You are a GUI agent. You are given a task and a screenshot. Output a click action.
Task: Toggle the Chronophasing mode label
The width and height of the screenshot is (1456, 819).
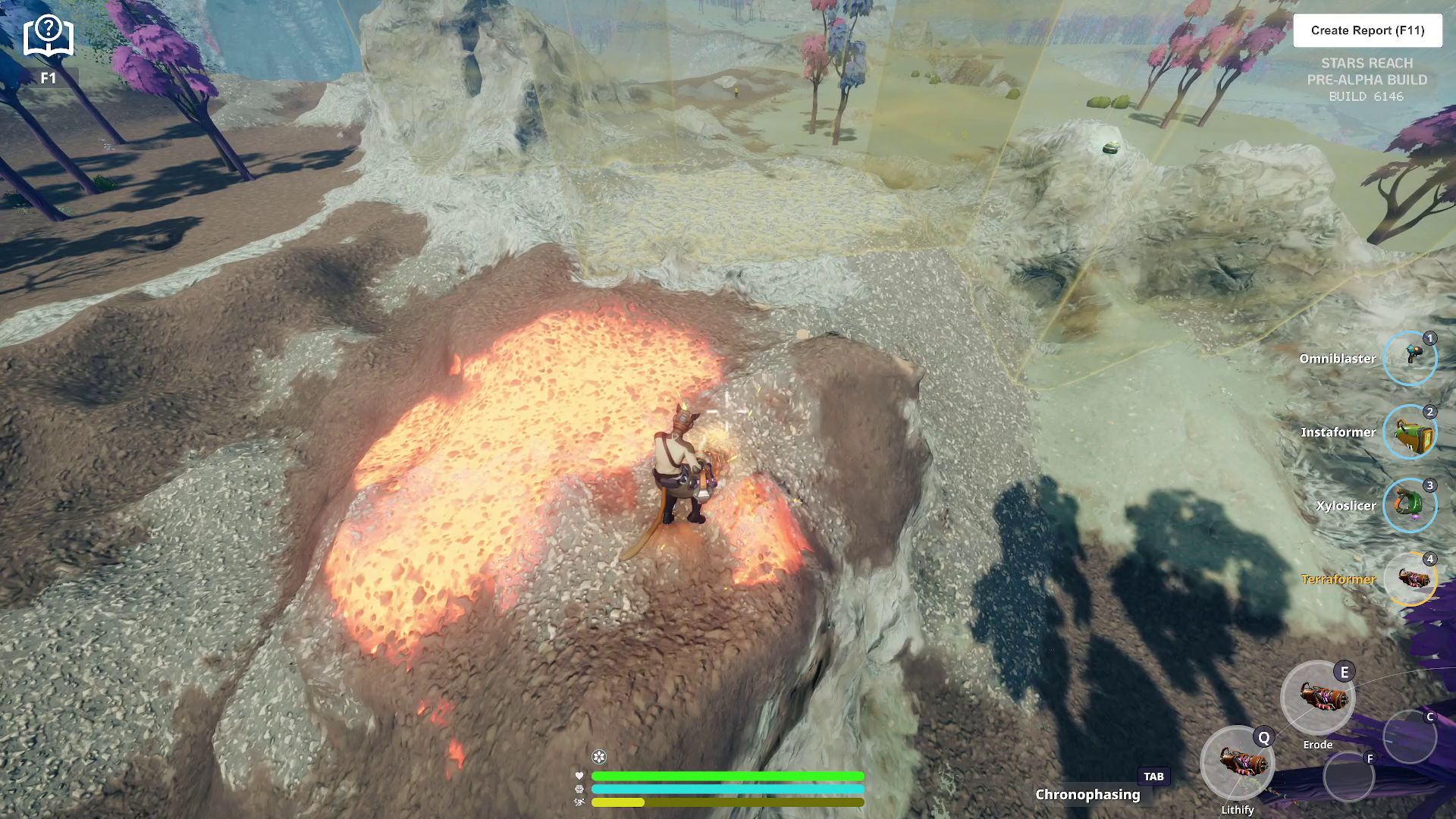click(x=1087, y=794)
